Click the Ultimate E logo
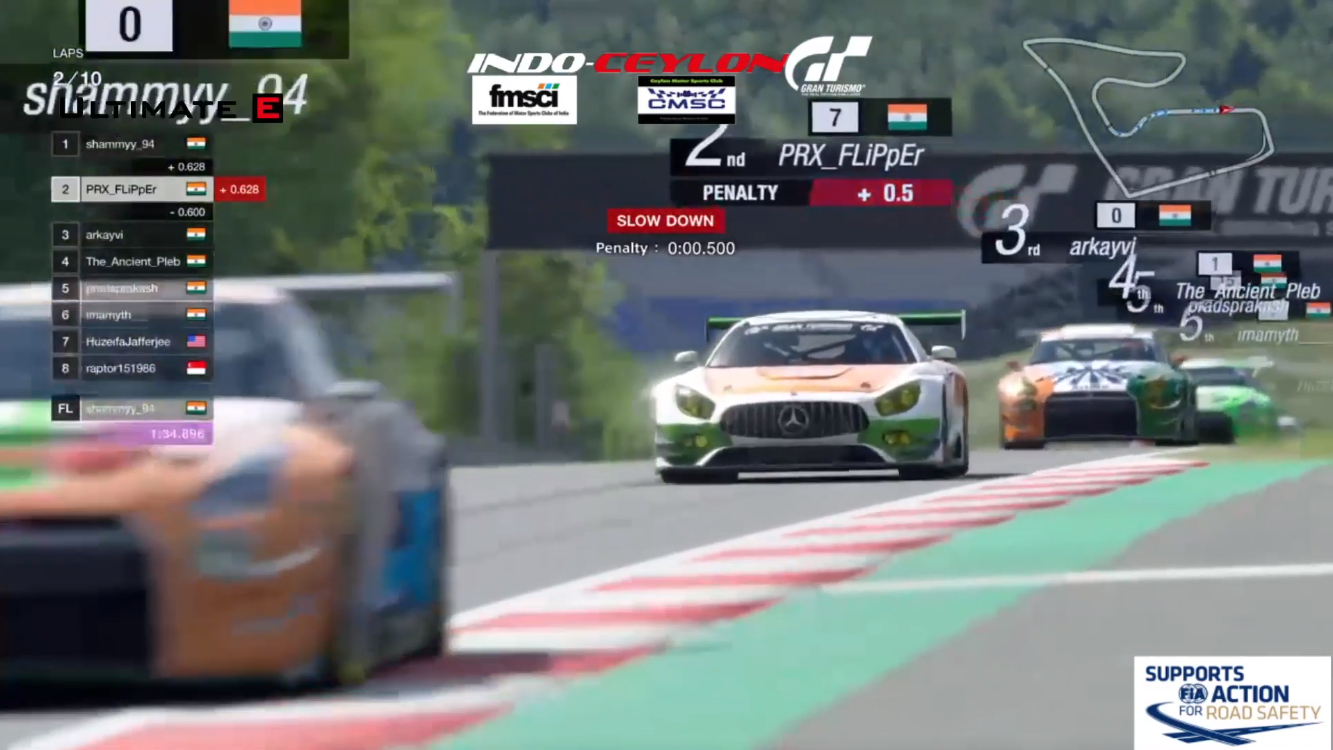The image size is (1333, 750). click(x=170, y=109)
